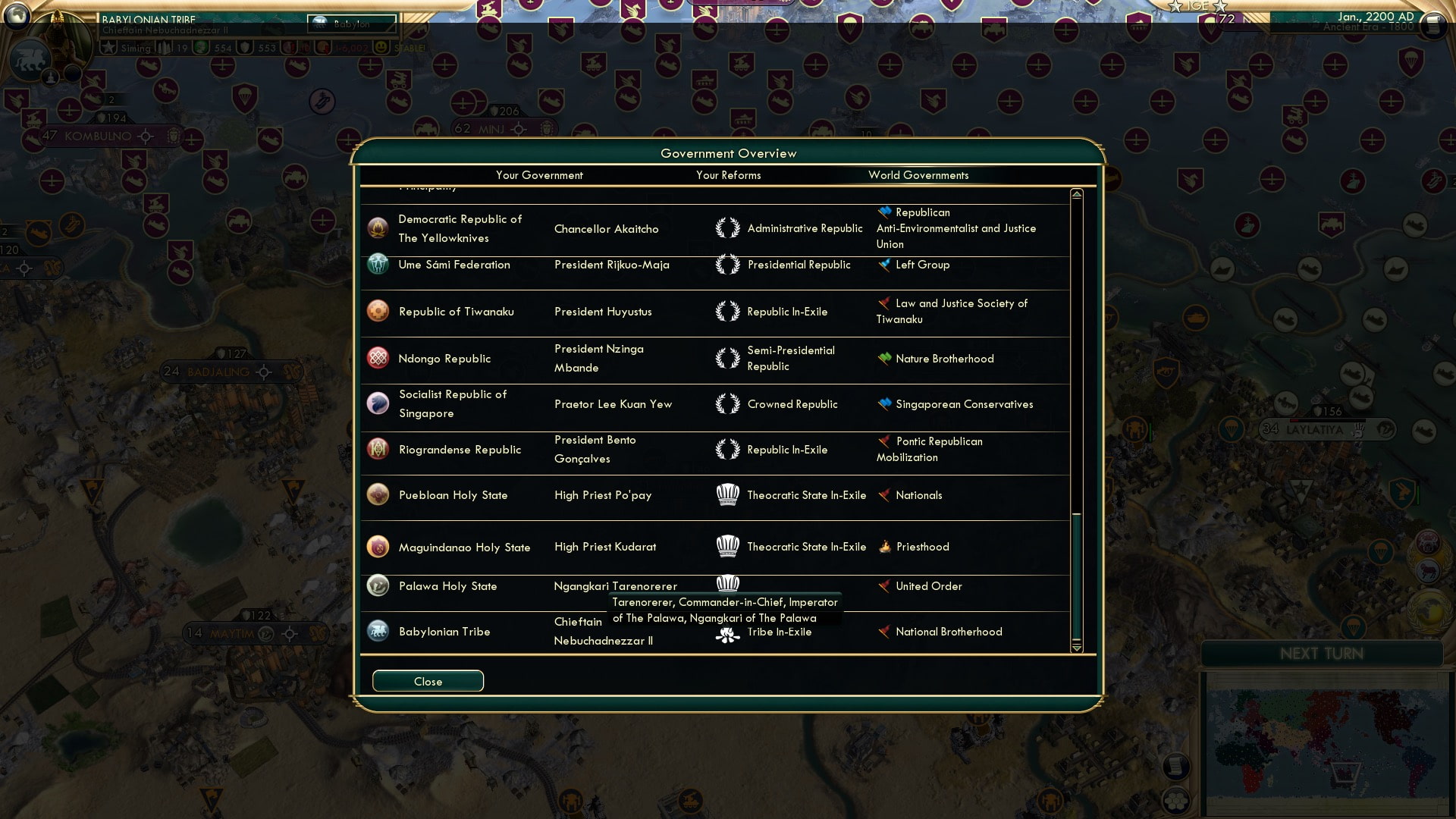Viewport: 1456px width, 819px height.
Task: Click the Priesthood party icon for Maguindanao
Action: coord(884,546)
